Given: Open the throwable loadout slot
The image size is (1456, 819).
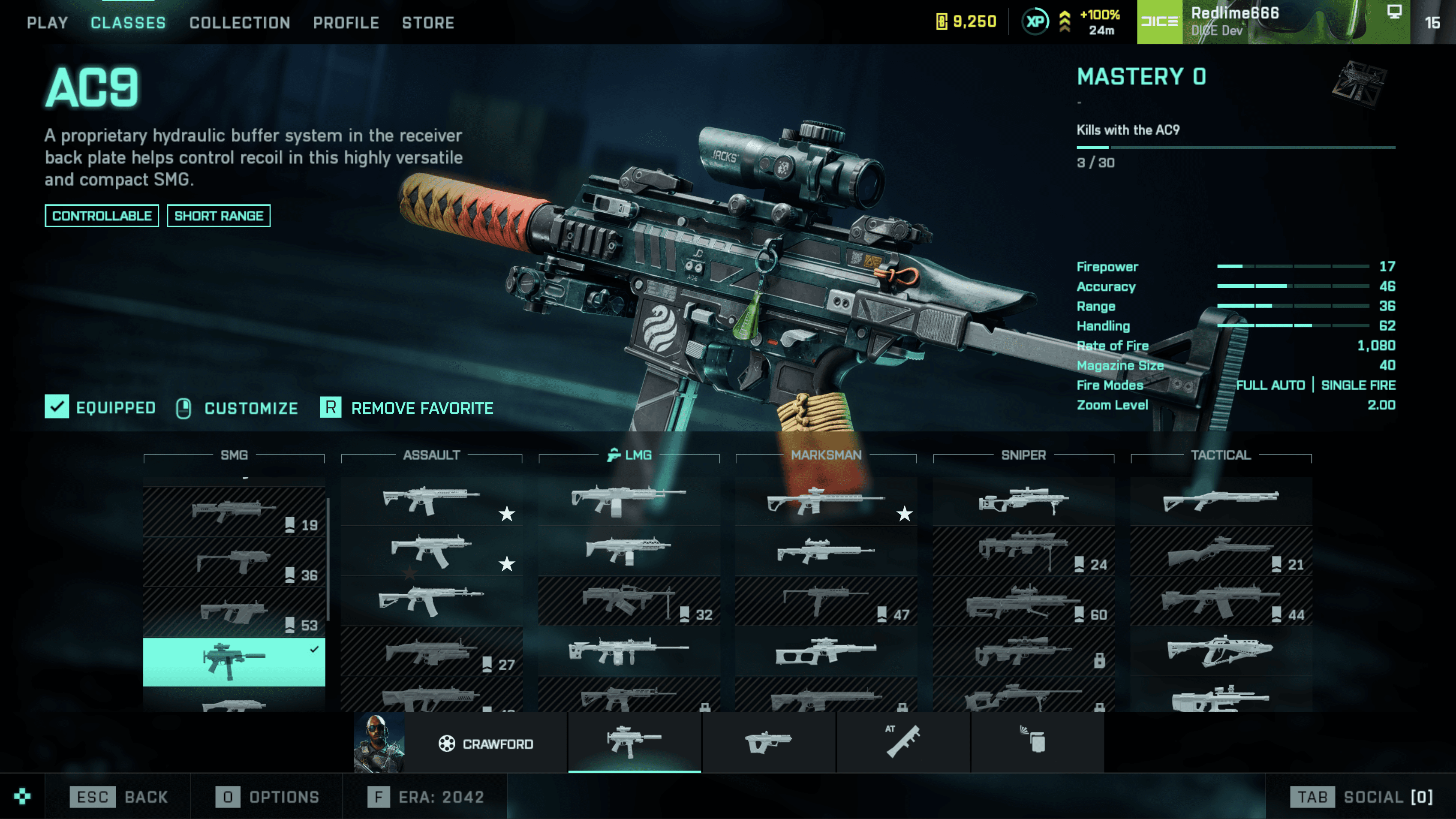Looking at the screenshot, I should [1037, 742].
